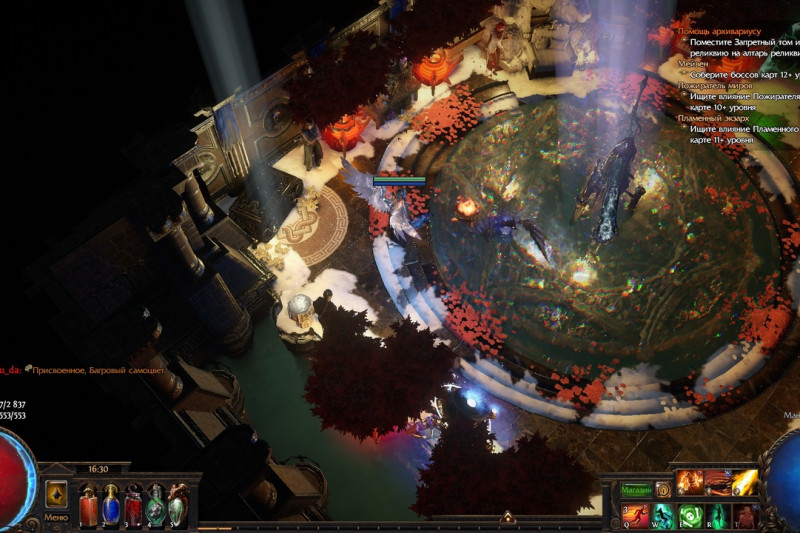
Task: Open the Меню button
Action: coord(56,518)
